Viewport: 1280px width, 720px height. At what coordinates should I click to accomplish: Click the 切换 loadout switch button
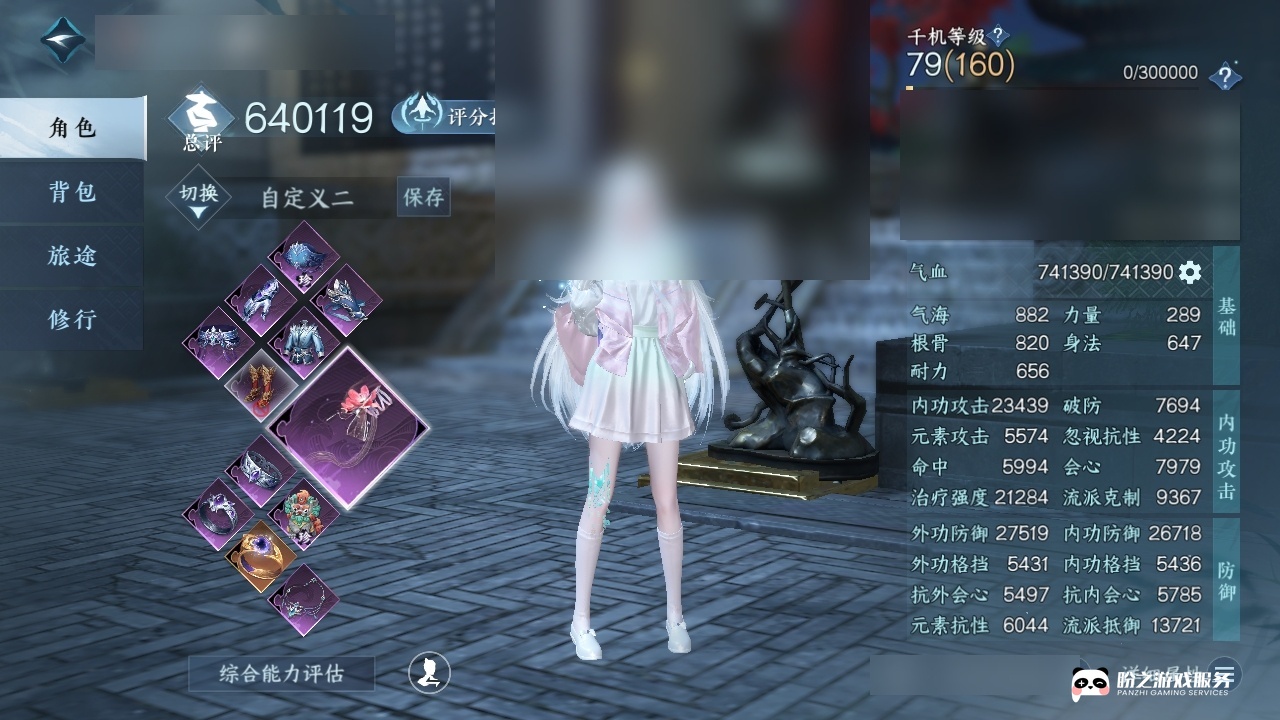pyautogui.click(x=199, y=197)
